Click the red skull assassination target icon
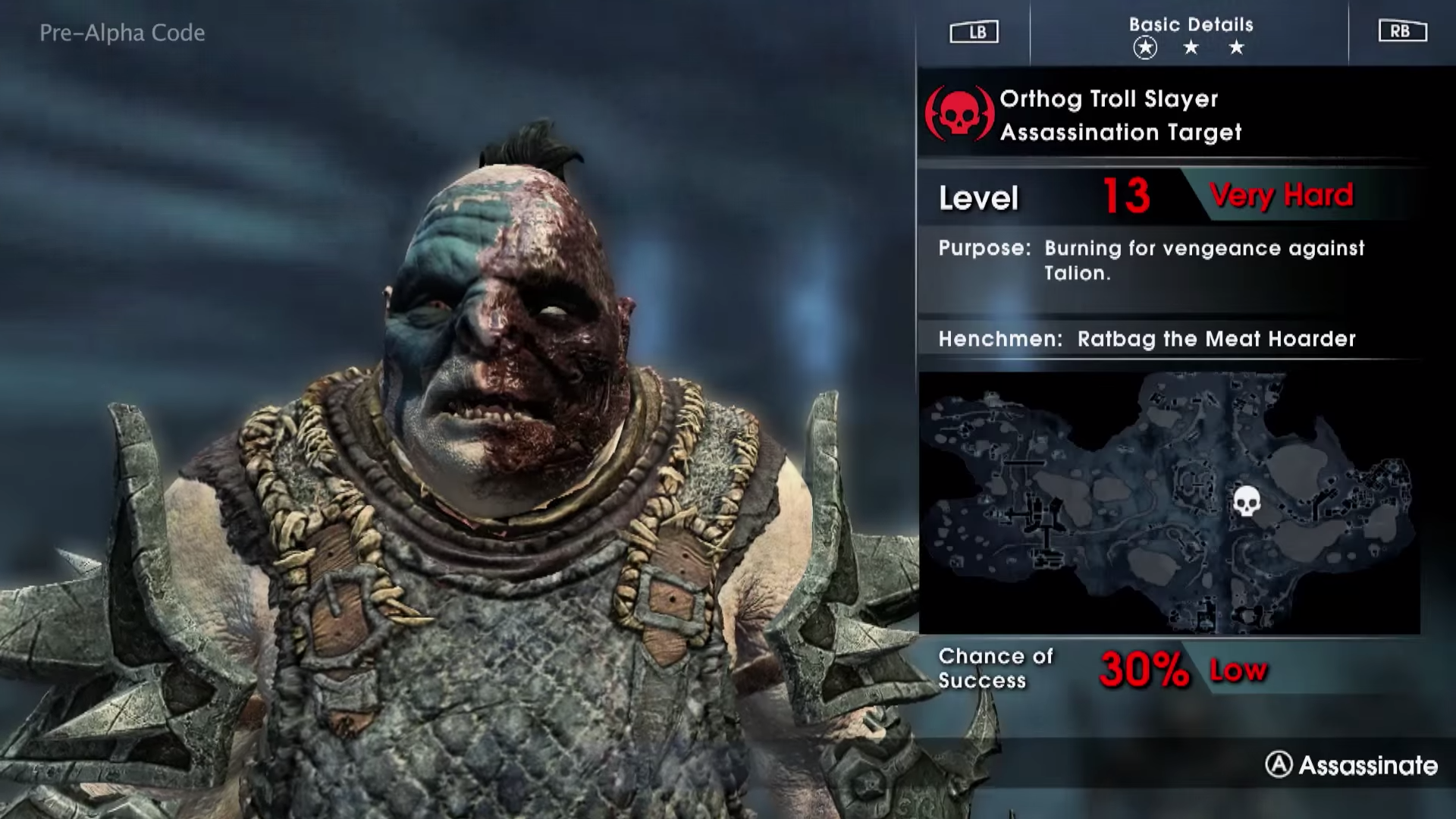The height and width of the screenshot is (819, 1456). (x=959, y=115)
